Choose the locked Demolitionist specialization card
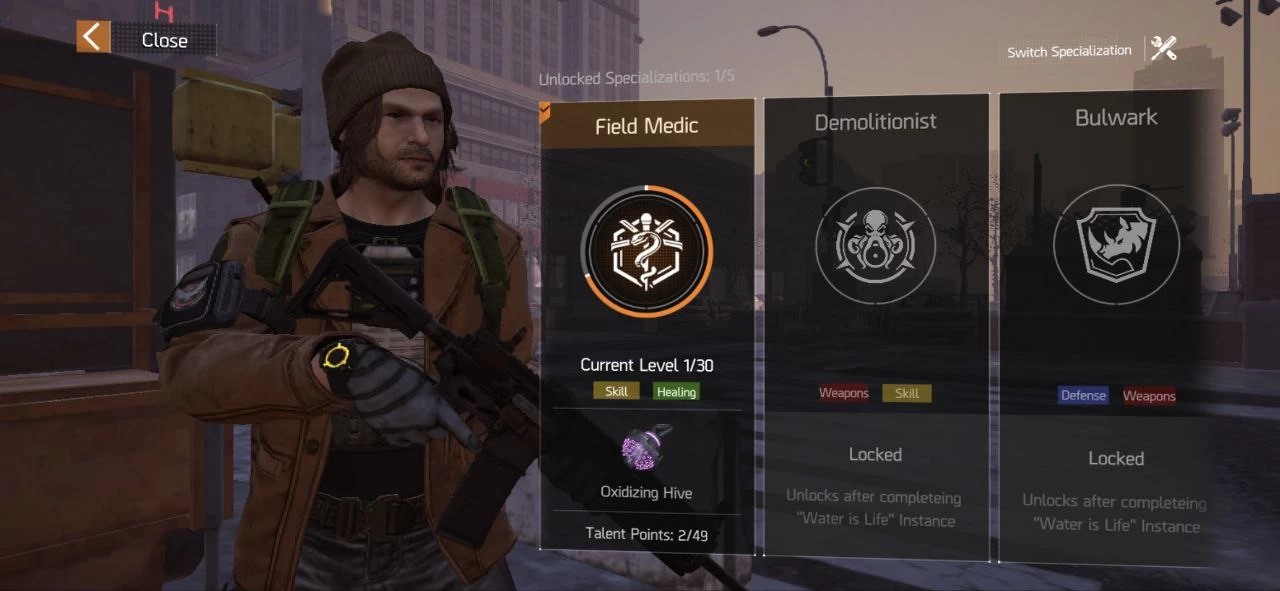1280x591 pixels. click(x=875, y=322)
